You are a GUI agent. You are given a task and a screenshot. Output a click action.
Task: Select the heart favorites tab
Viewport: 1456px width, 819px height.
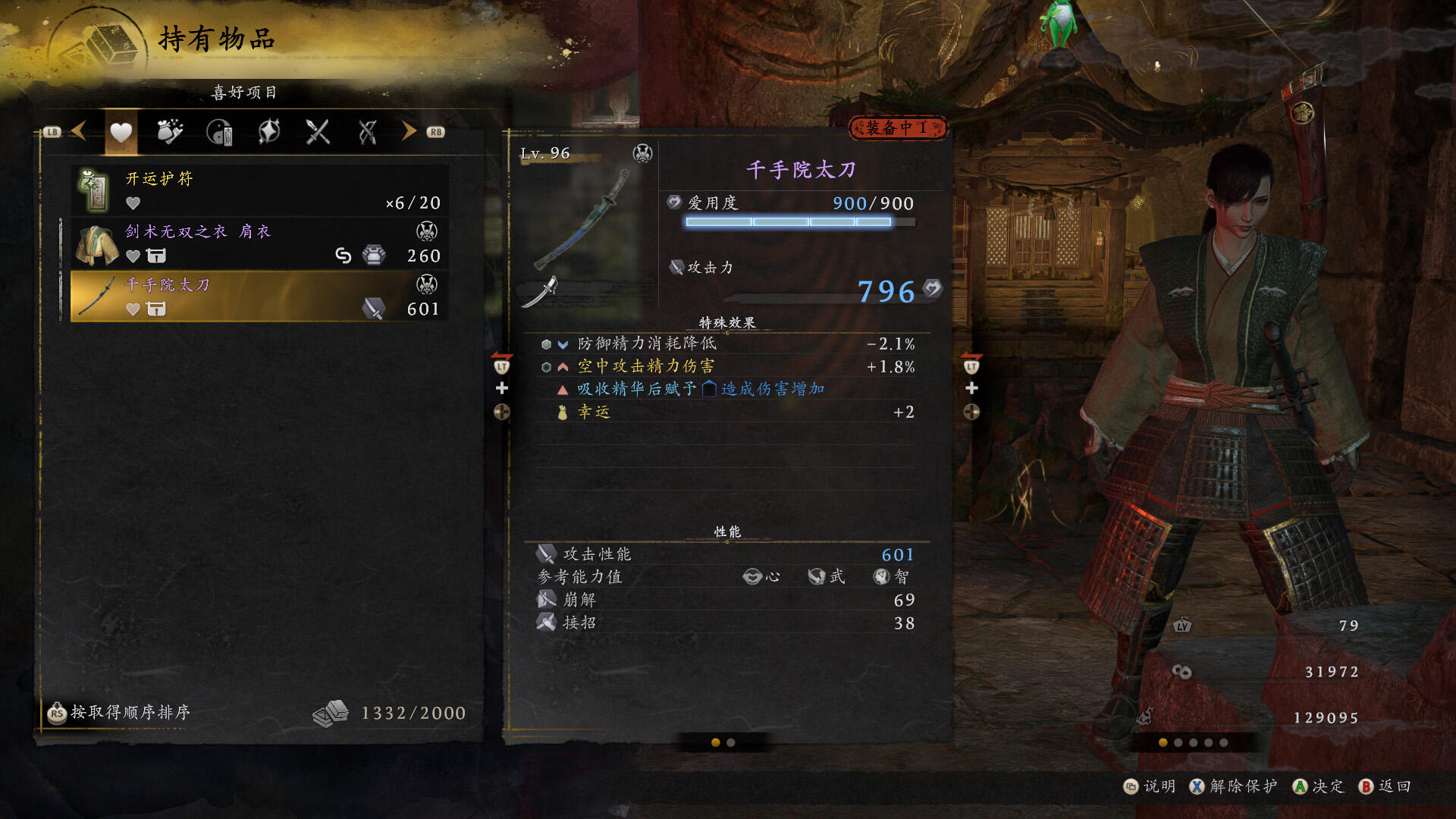[x=121, y=133]
